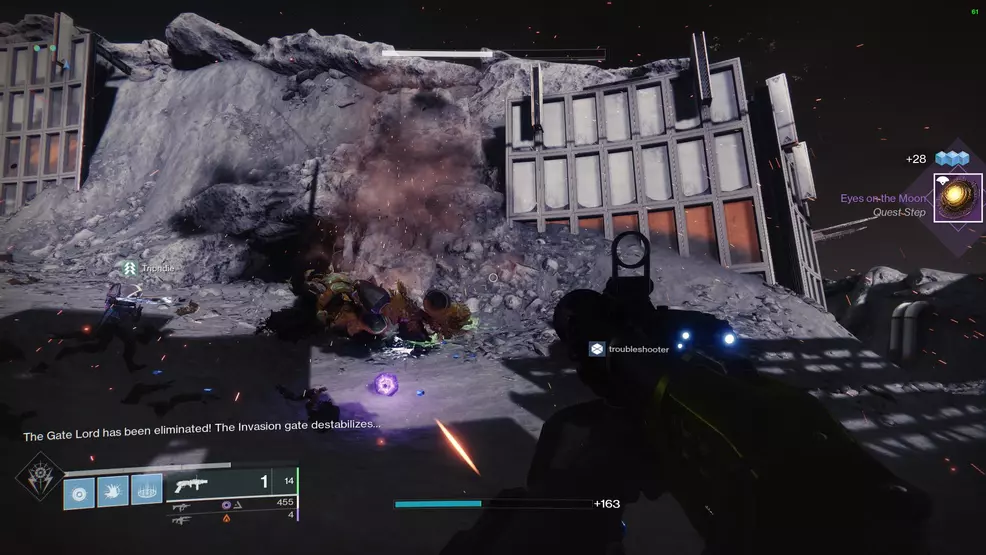Viewport: 986px width, 555px height.
Task: Trigger the melee burst ability icon
Action: click(x=113, y=491)
